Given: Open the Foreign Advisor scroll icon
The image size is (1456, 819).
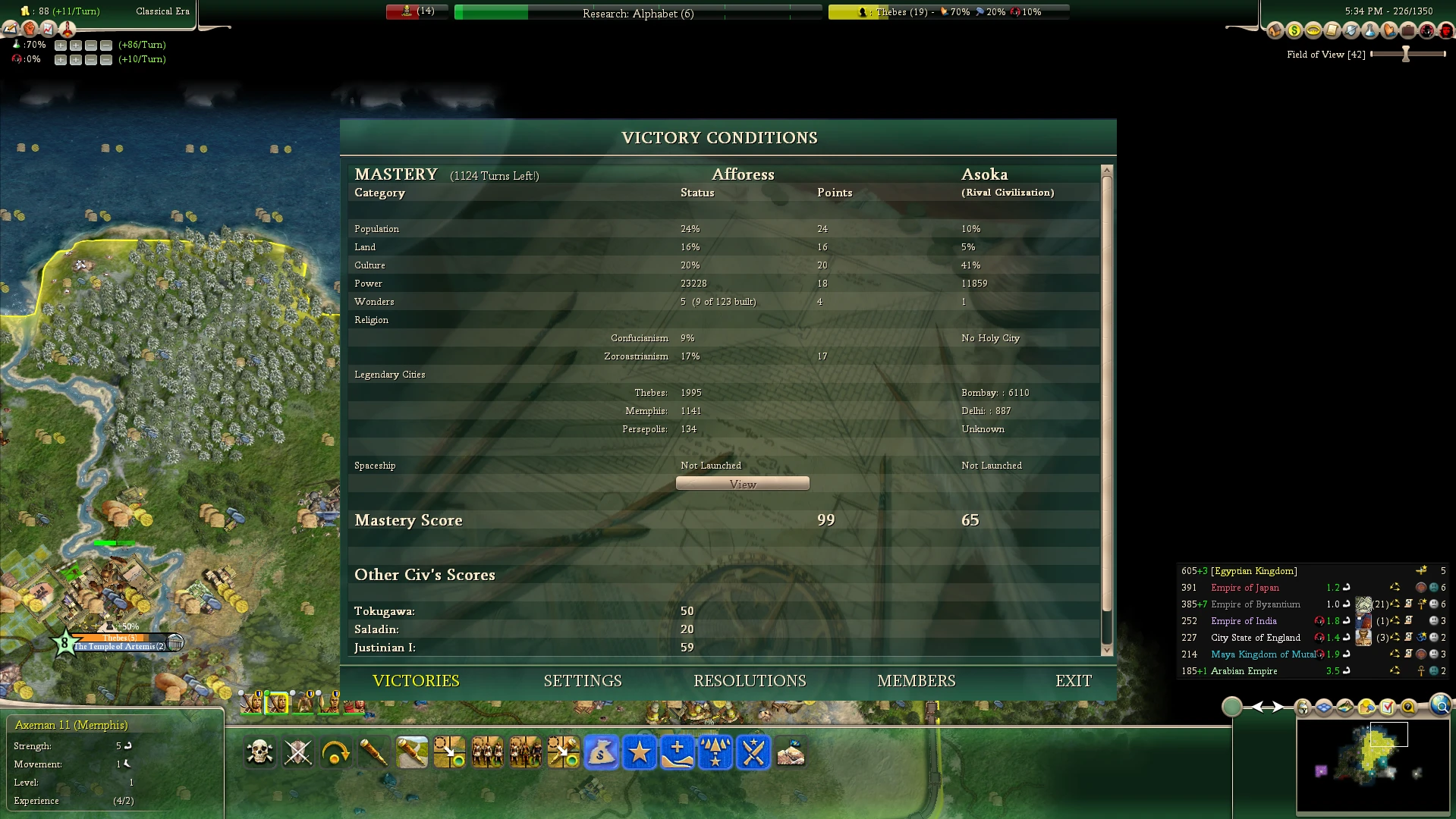Looking at the screenshot, I should point(1331,30).
